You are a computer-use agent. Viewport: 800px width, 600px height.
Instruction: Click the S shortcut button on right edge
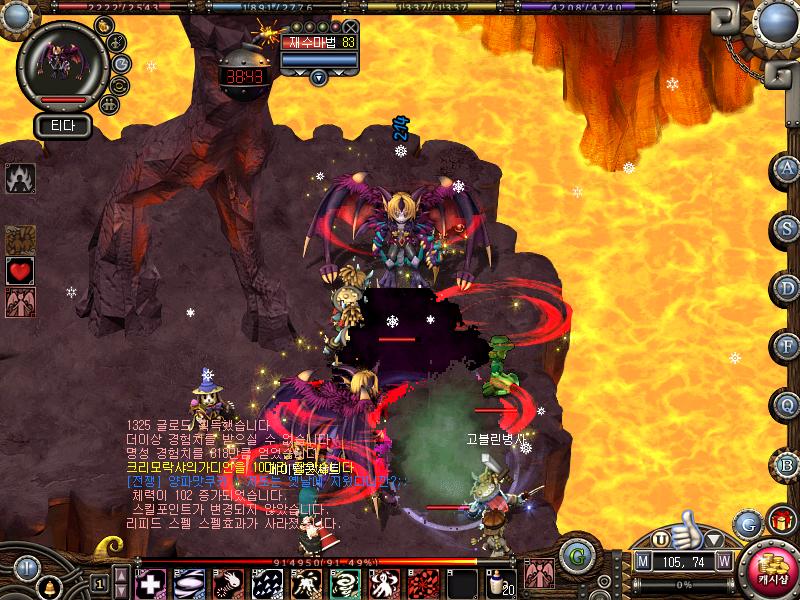pyautogui.click(x=787, y=228)
